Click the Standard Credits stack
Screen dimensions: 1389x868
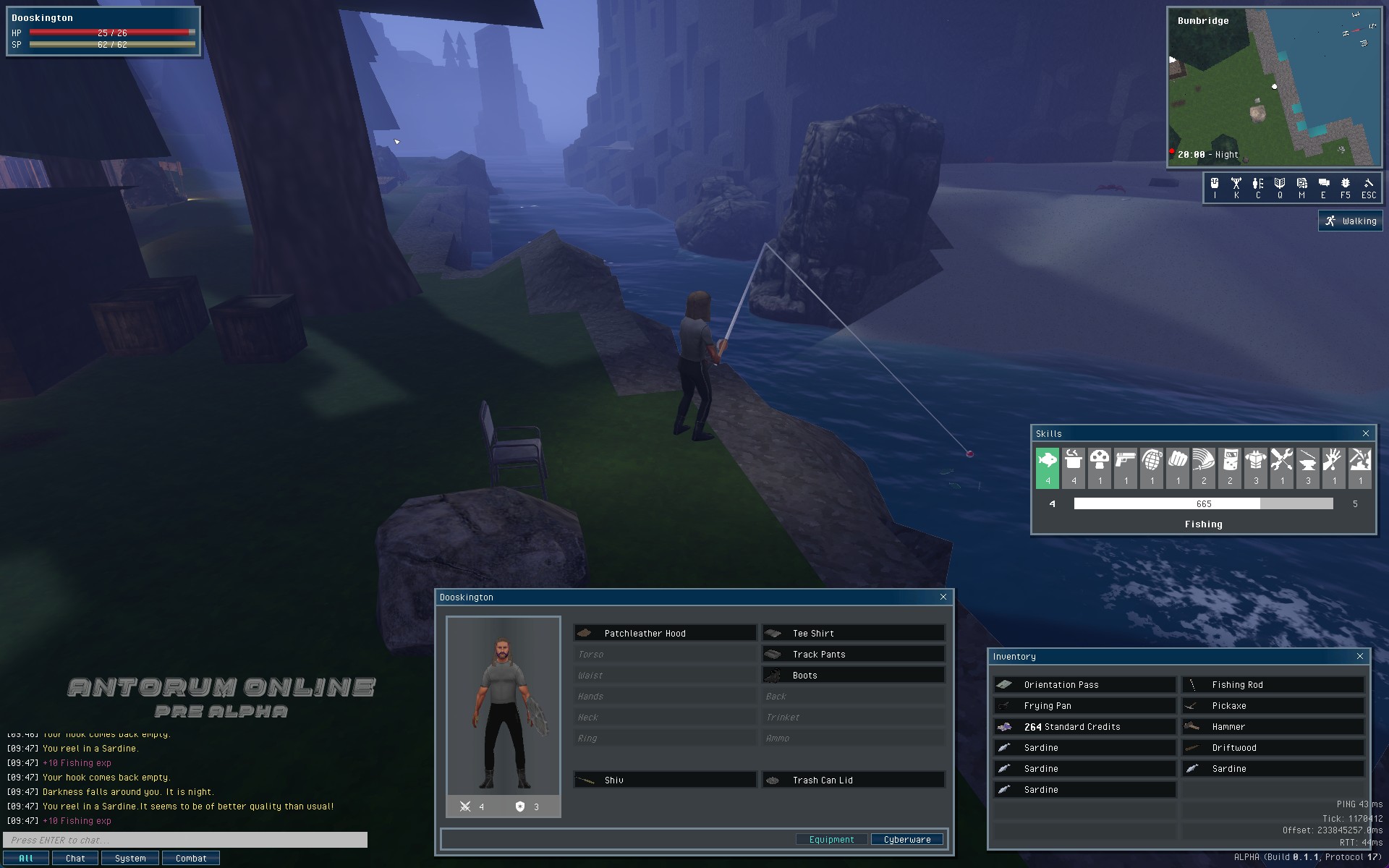(1084, 726)
